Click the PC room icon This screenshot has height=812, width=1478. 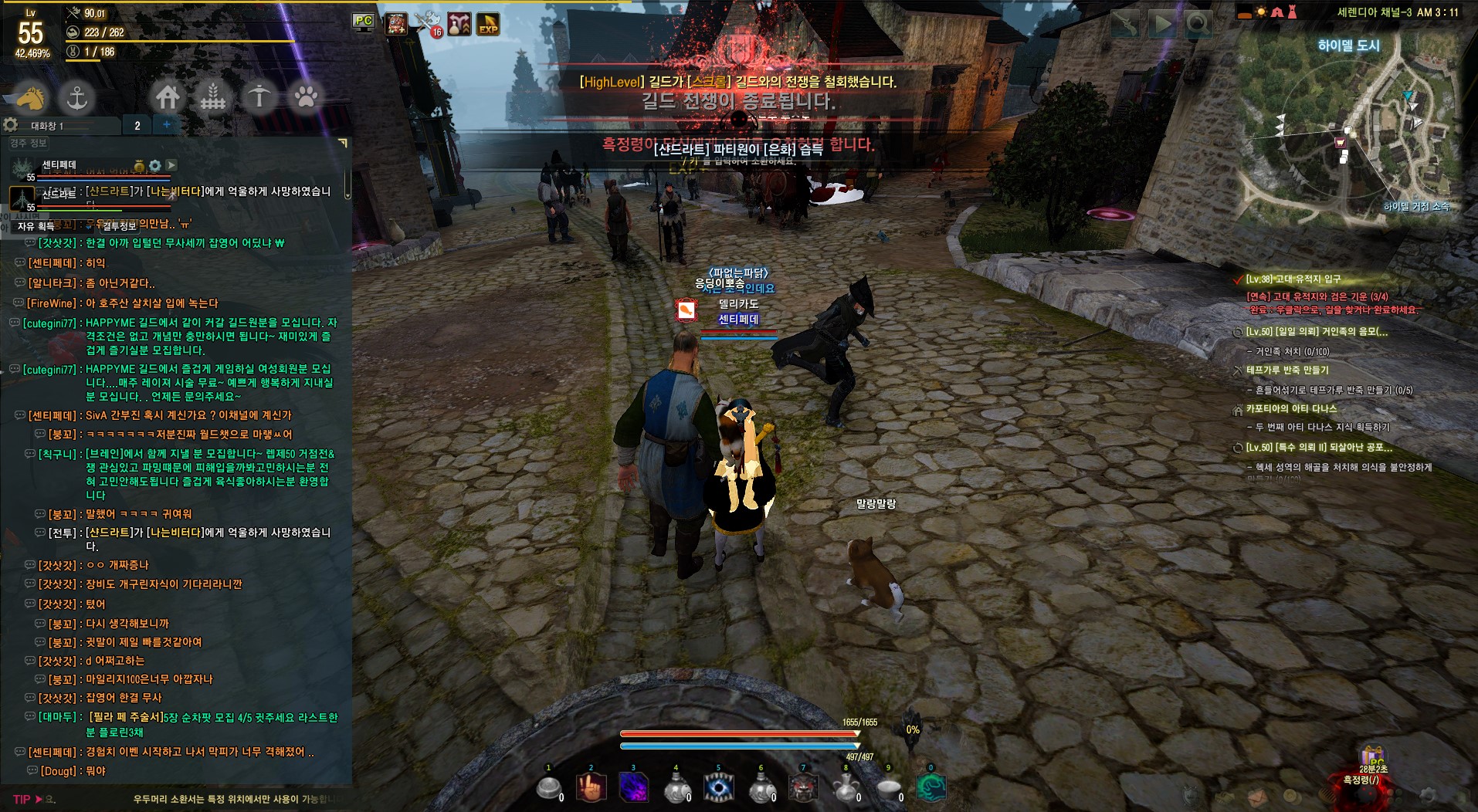363,22
